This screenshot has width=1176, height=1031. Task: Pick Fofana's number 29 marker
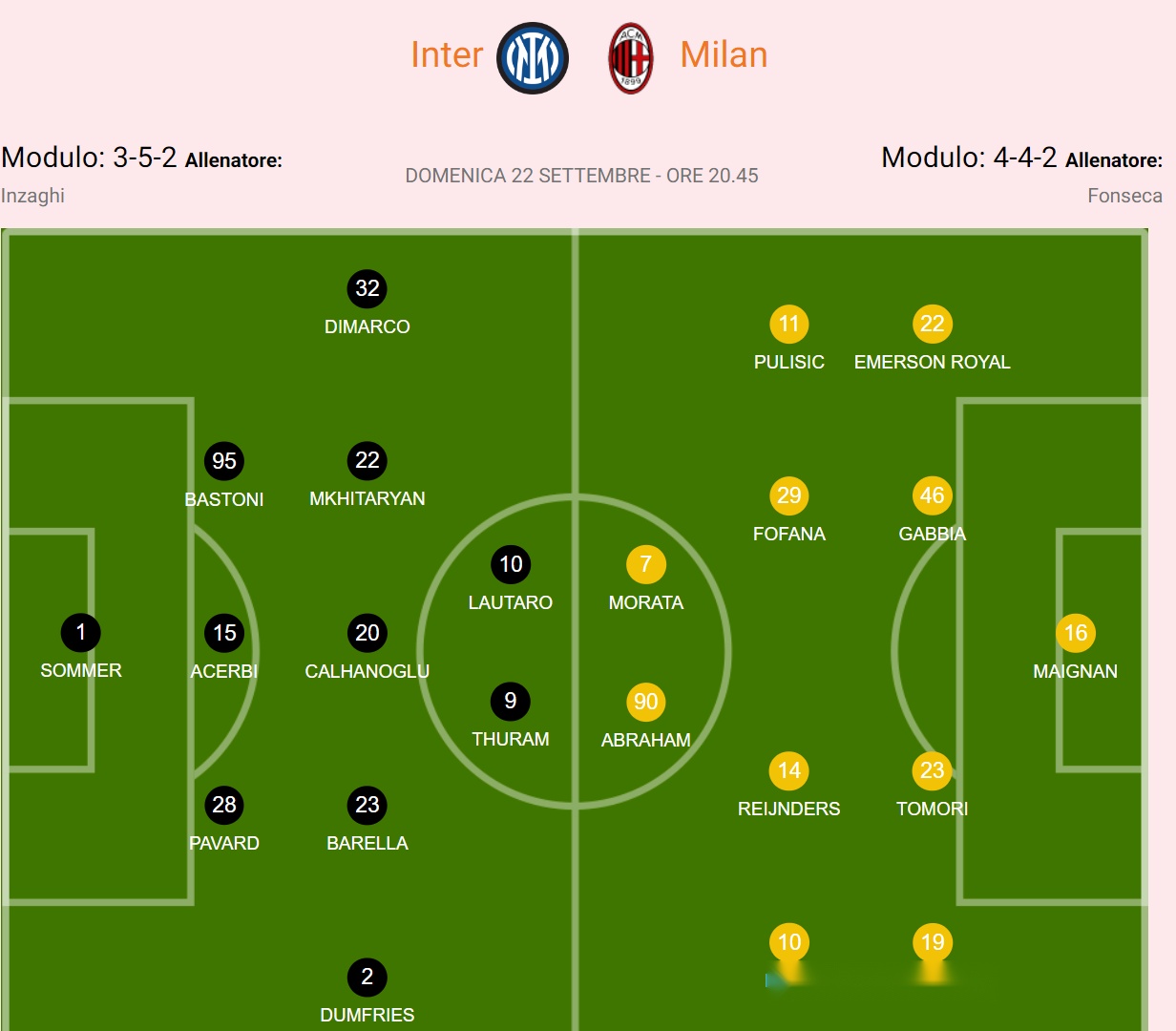(789, 495)
